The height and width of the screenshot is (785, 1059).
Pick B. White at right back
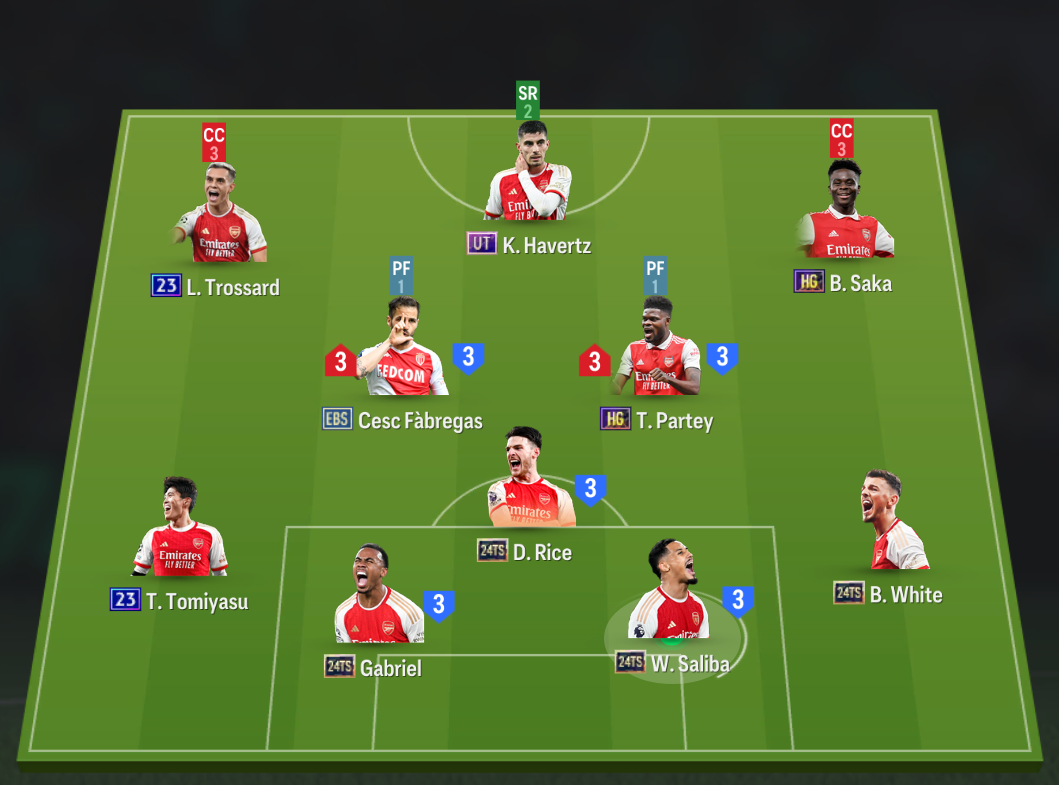tap(892, 524)
